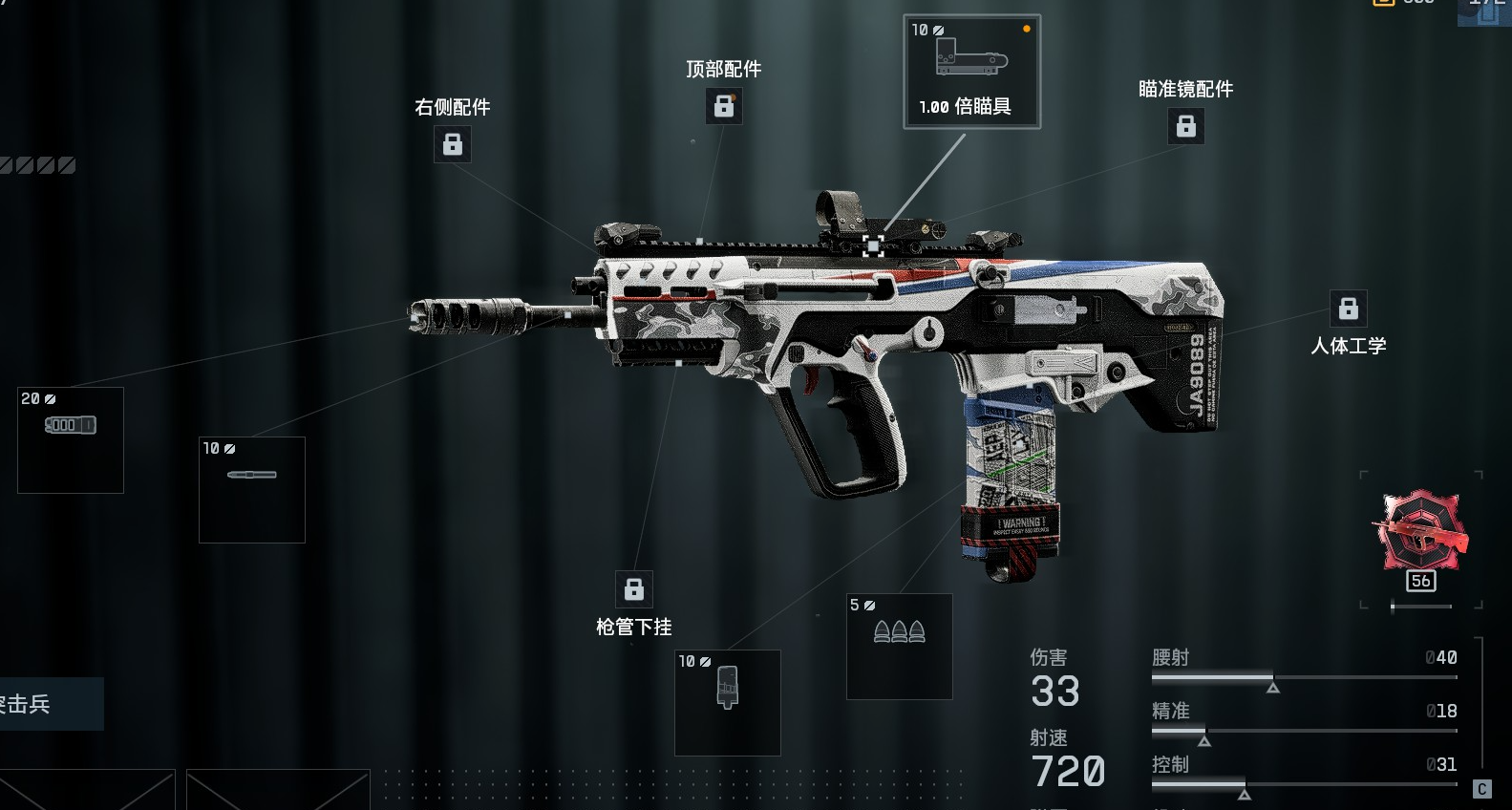Open the locked optic accessory slot
This screenshot has width=1512, height=810.
tap(1185, 126)
